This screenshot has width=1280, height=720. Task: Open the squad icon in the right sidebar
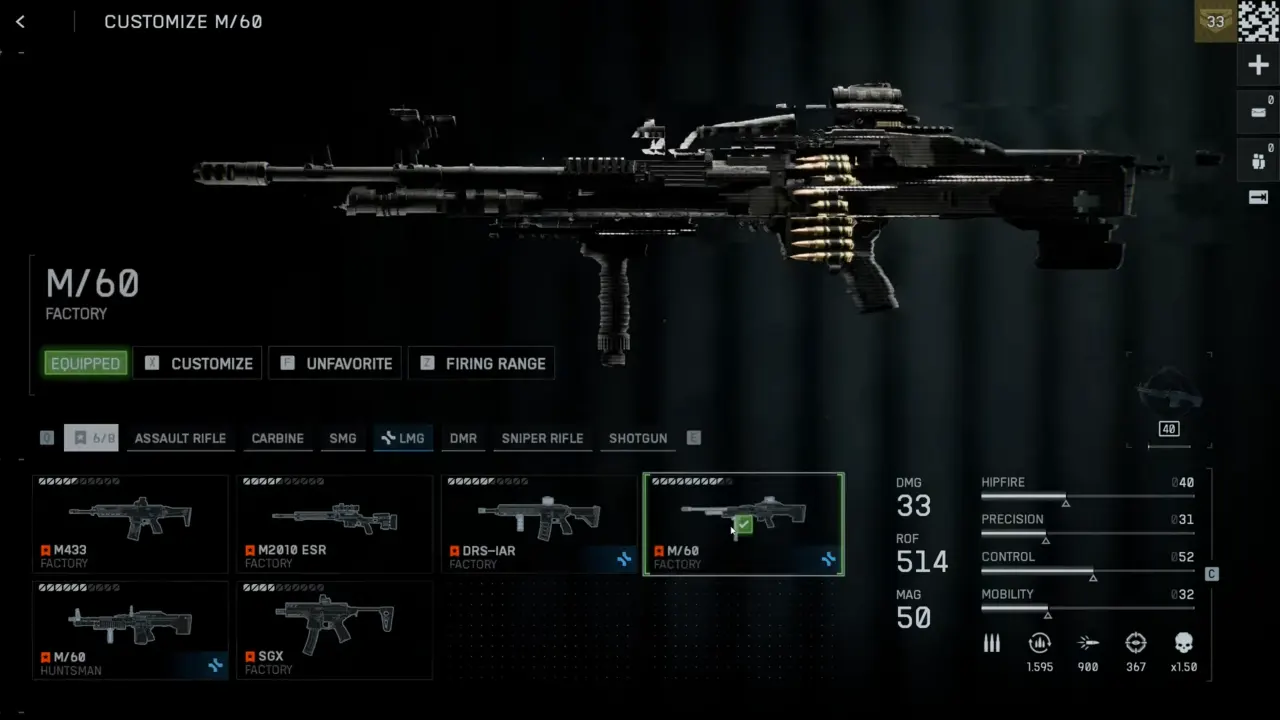pyautogui.click(x=1258, y=160)
